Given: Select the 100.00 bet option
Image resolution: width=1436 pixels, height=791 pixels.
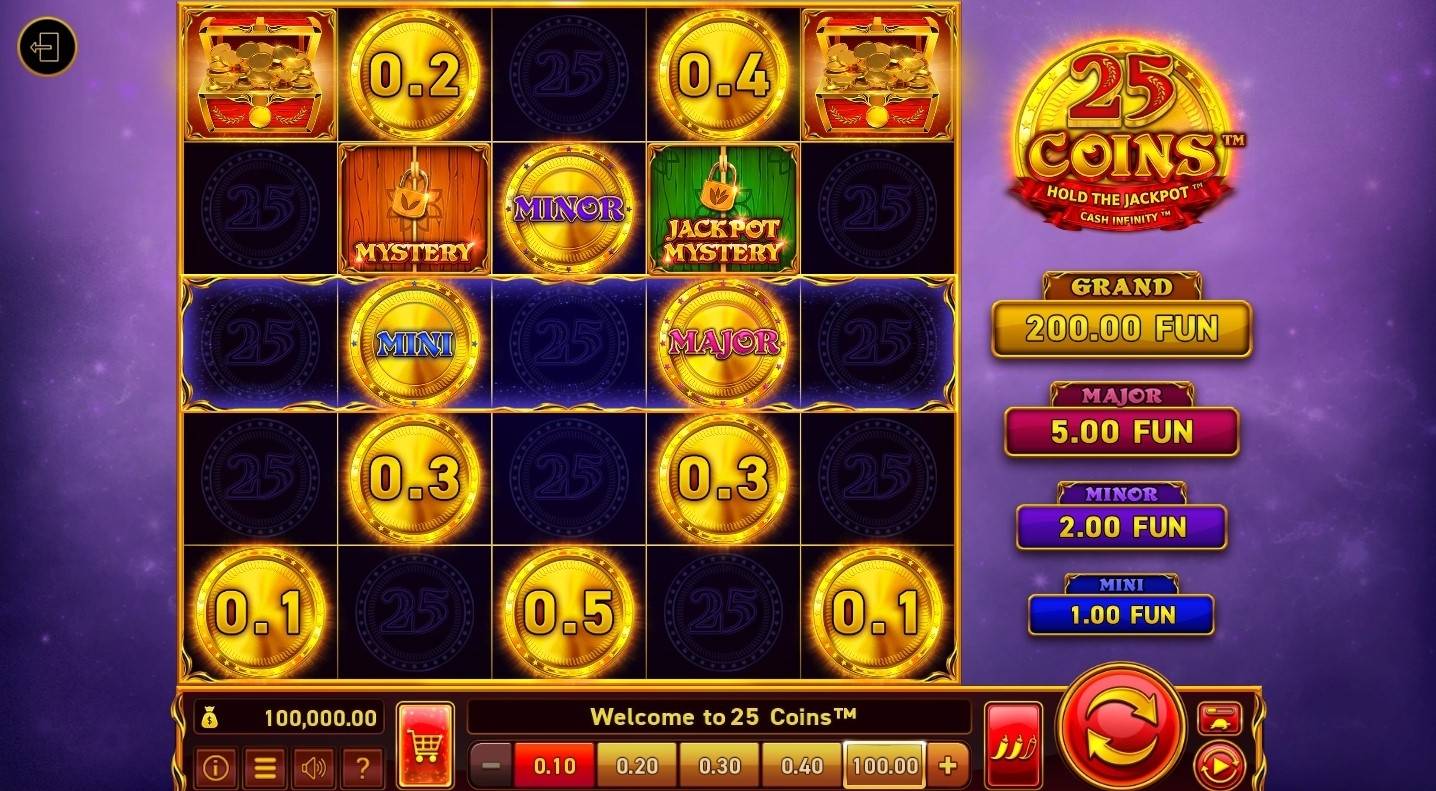Looking at the screenshot, I should point(883,765).
